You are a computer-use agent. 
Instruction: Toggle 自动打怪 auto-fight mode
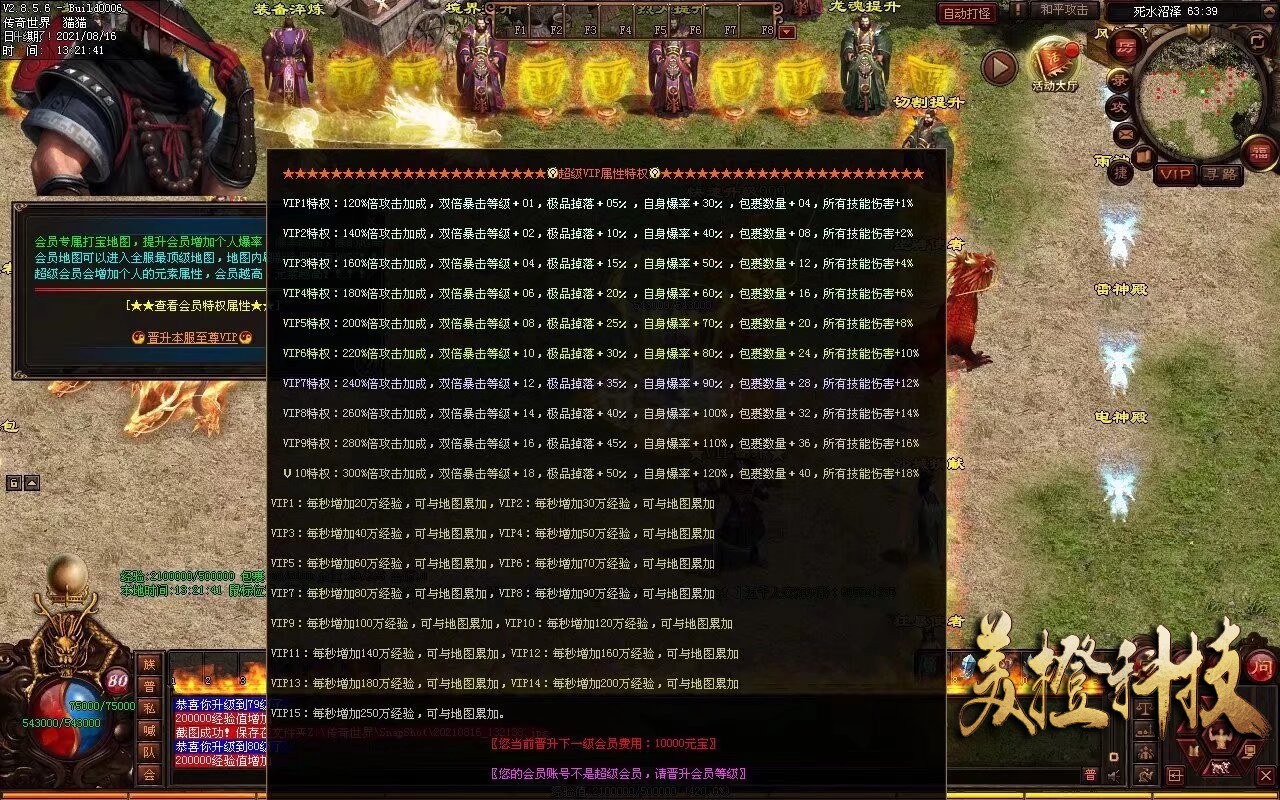pyautogui.click(x=967, y=13)
